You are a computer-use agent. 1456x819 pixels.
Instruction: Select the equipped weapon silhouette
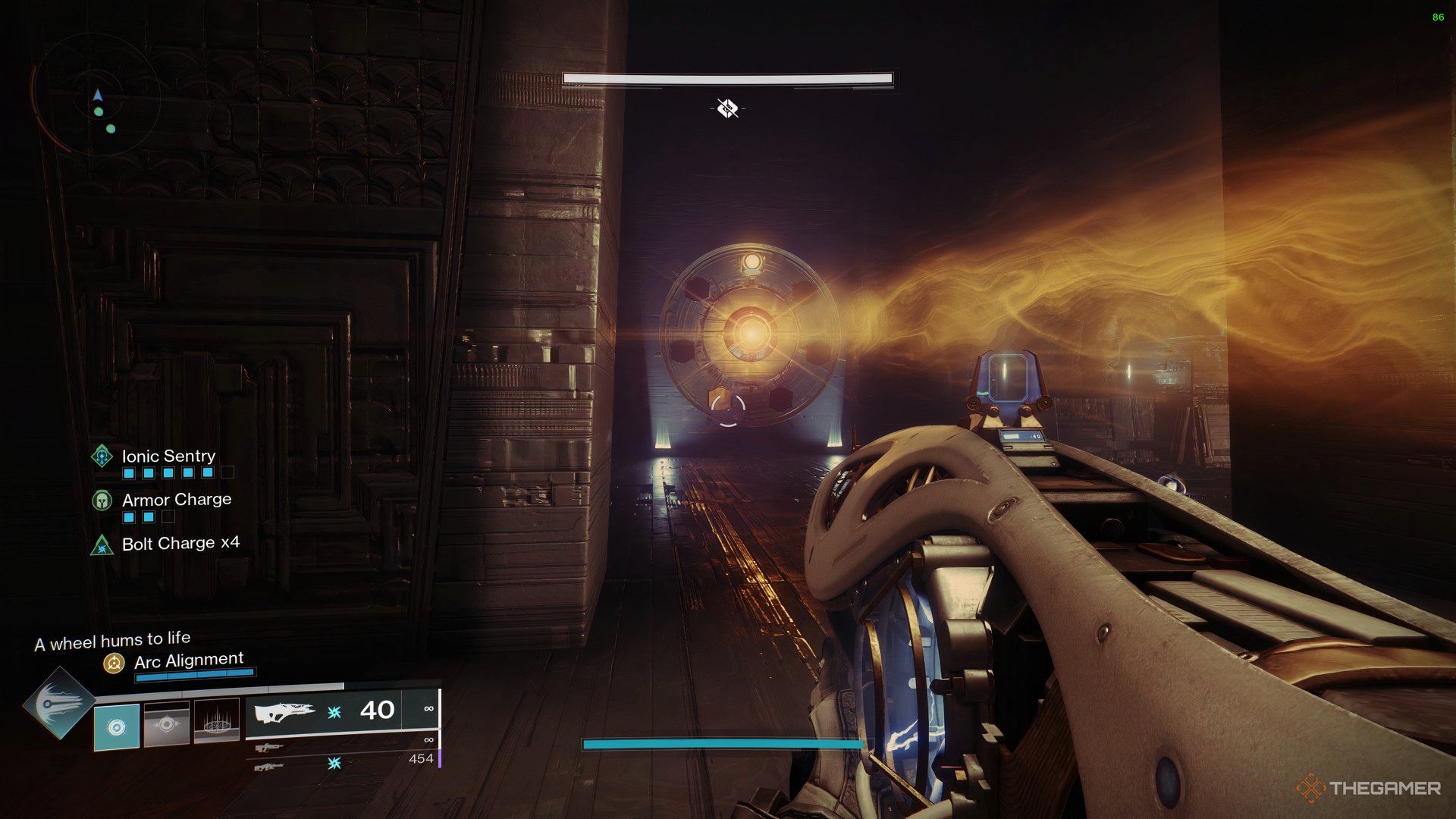click(284, 712)
